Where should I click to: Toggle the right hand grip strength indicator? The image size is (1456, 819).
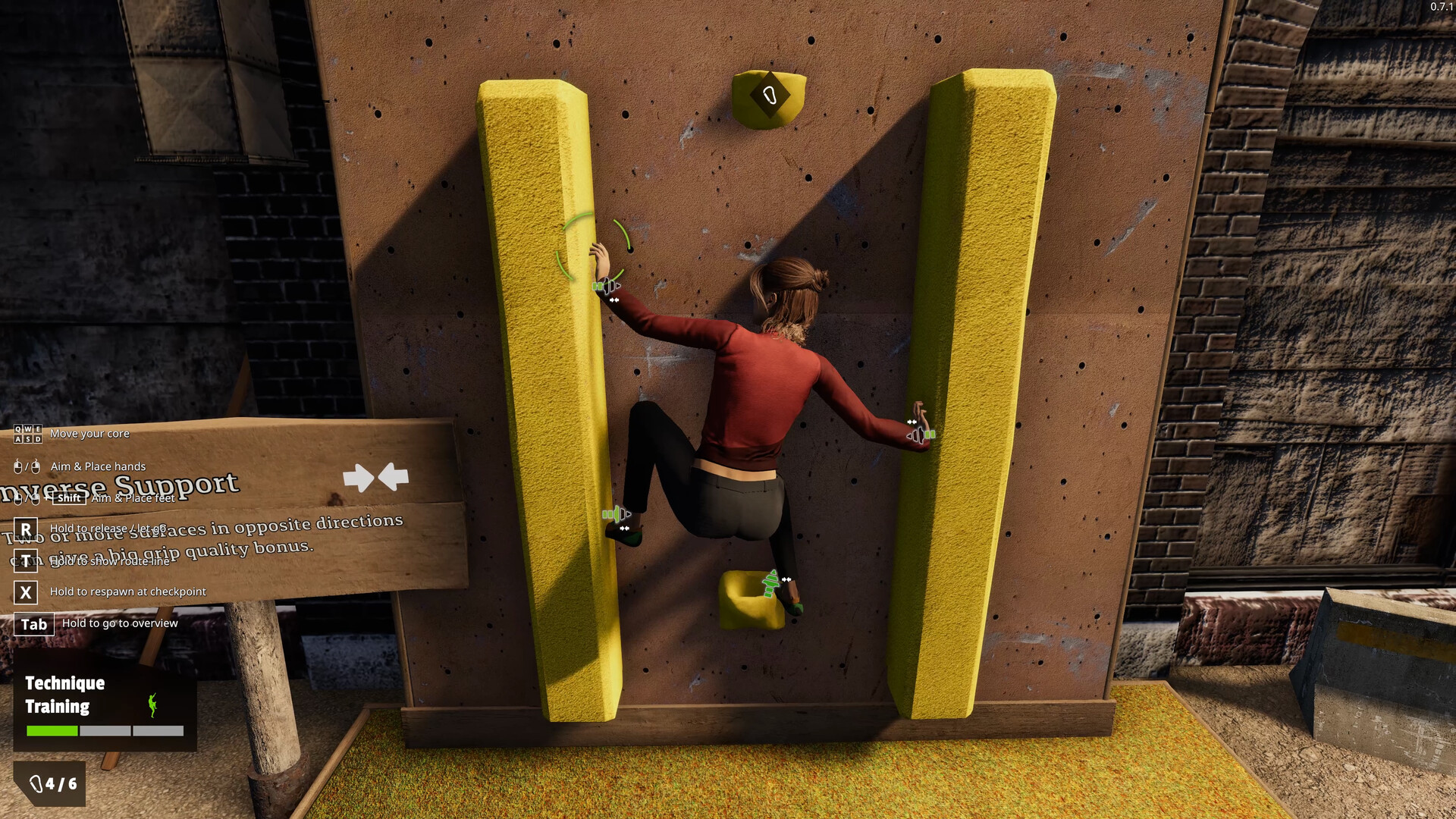[924, 433]
